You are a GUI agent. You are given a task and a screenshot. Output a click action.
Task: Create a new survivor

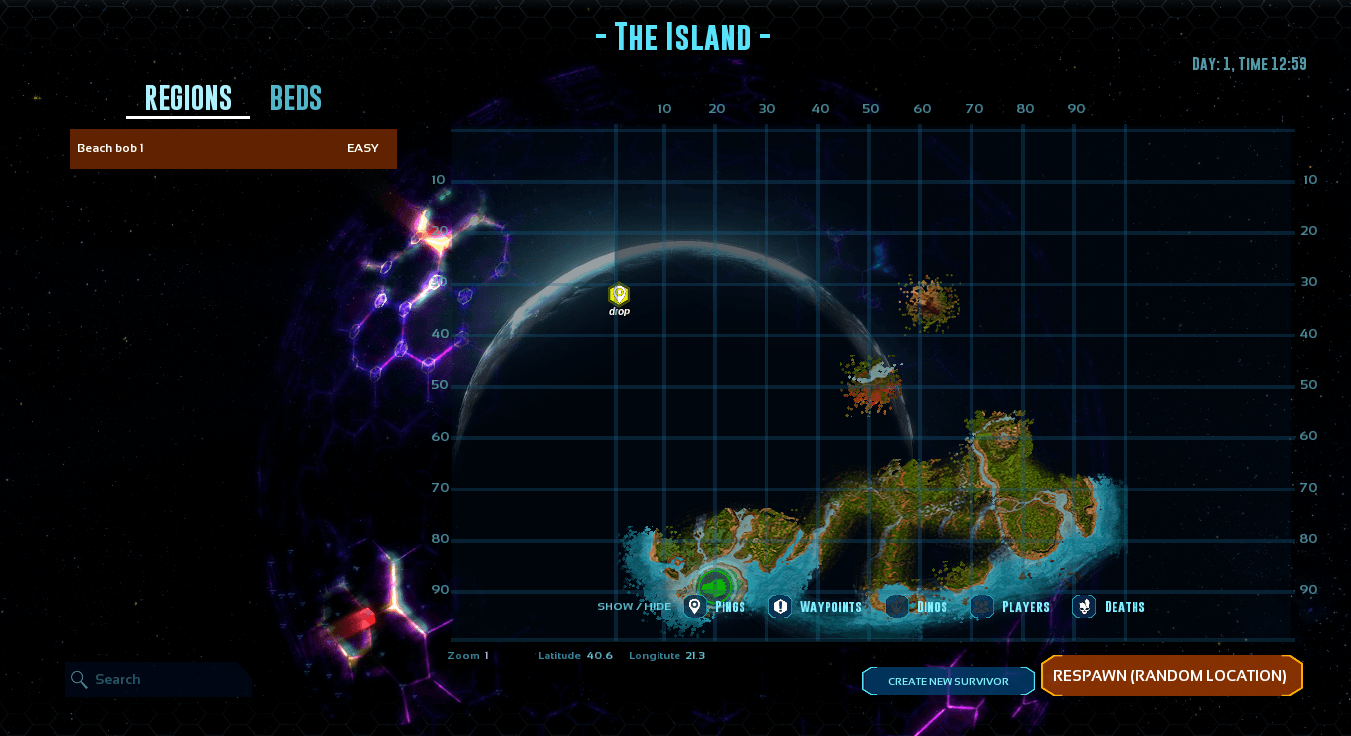(948, 681)
